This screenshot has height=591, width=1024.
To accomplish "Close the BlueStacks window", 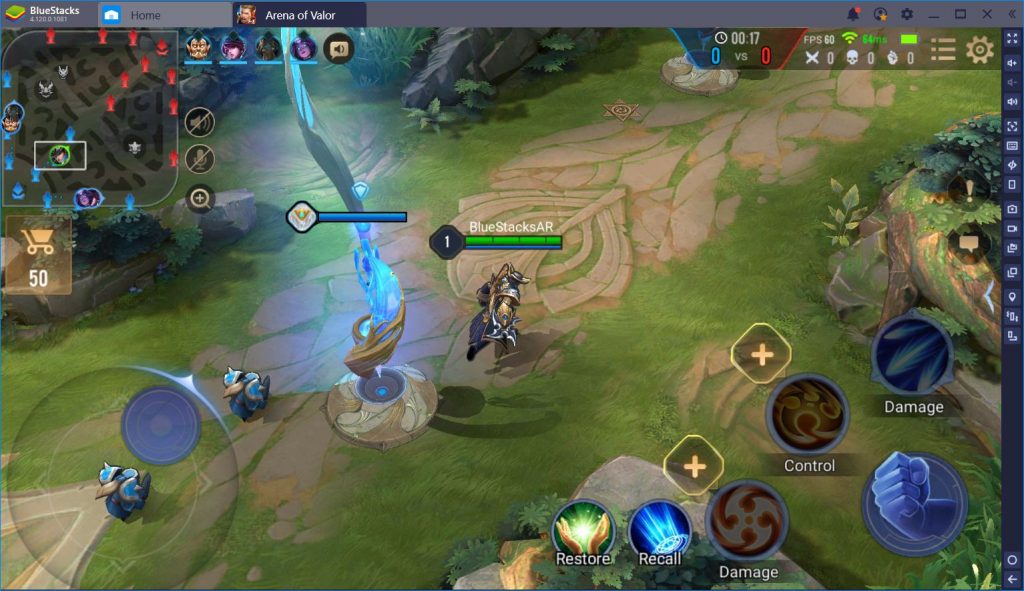I will pyautogui.click(x=986, y=14).
